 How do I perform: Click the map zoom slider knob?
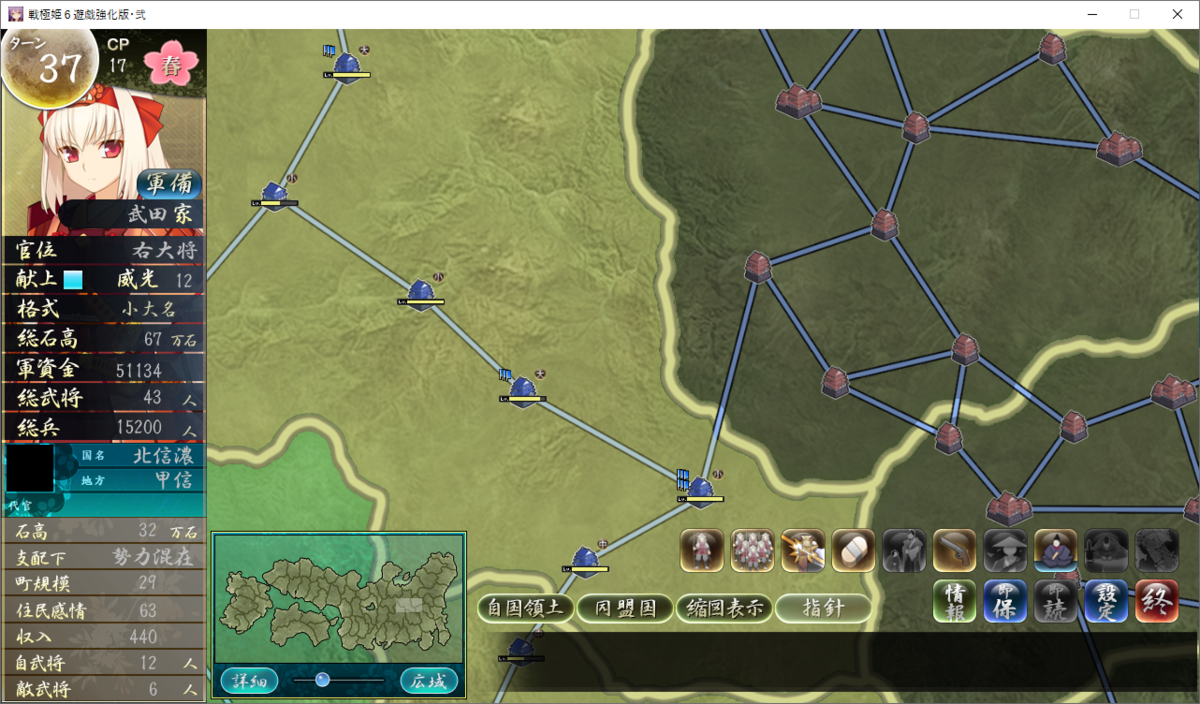tap(322, 680)
